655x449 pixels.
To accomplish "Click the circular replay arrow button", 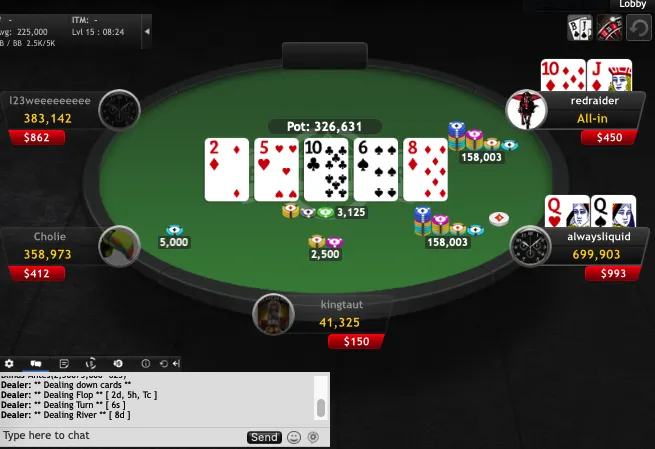I will (639, 29).
